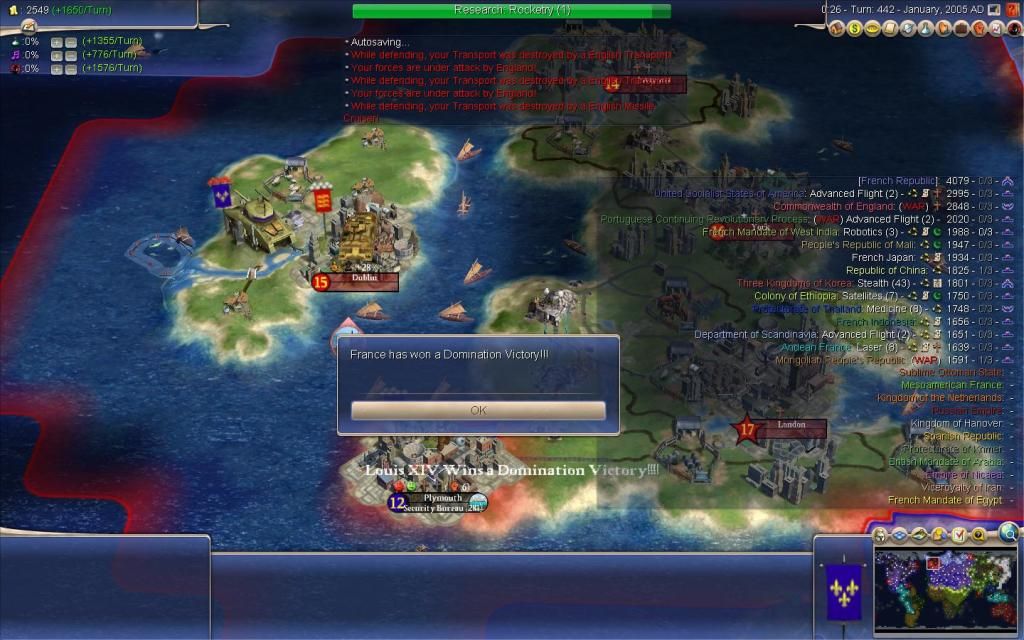Image resolution: width=1024 pixels, height=640 pixels.
Task: Decrease the culture rate with minus
Action: [71, 56]
